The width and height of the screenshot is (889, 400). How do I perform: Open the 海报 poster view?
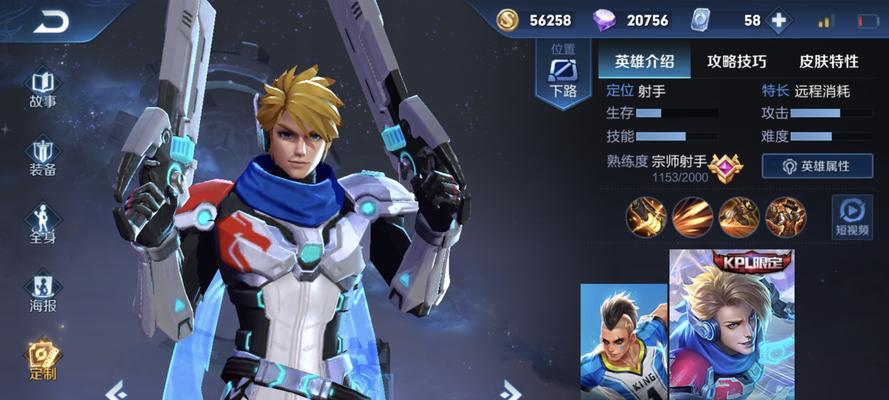42,292
